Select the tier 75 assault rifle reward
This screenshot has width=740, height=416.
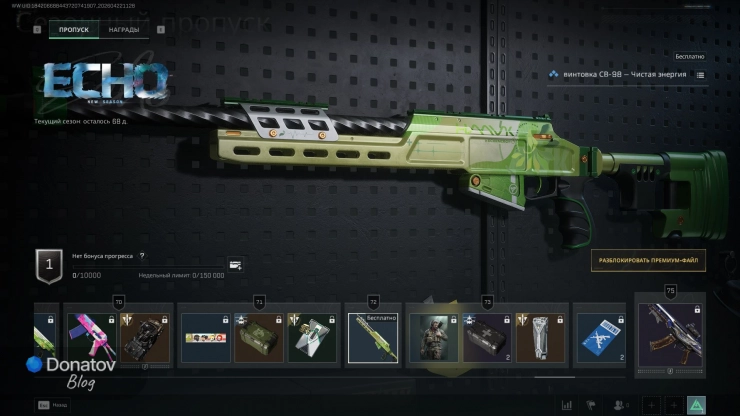670,340
